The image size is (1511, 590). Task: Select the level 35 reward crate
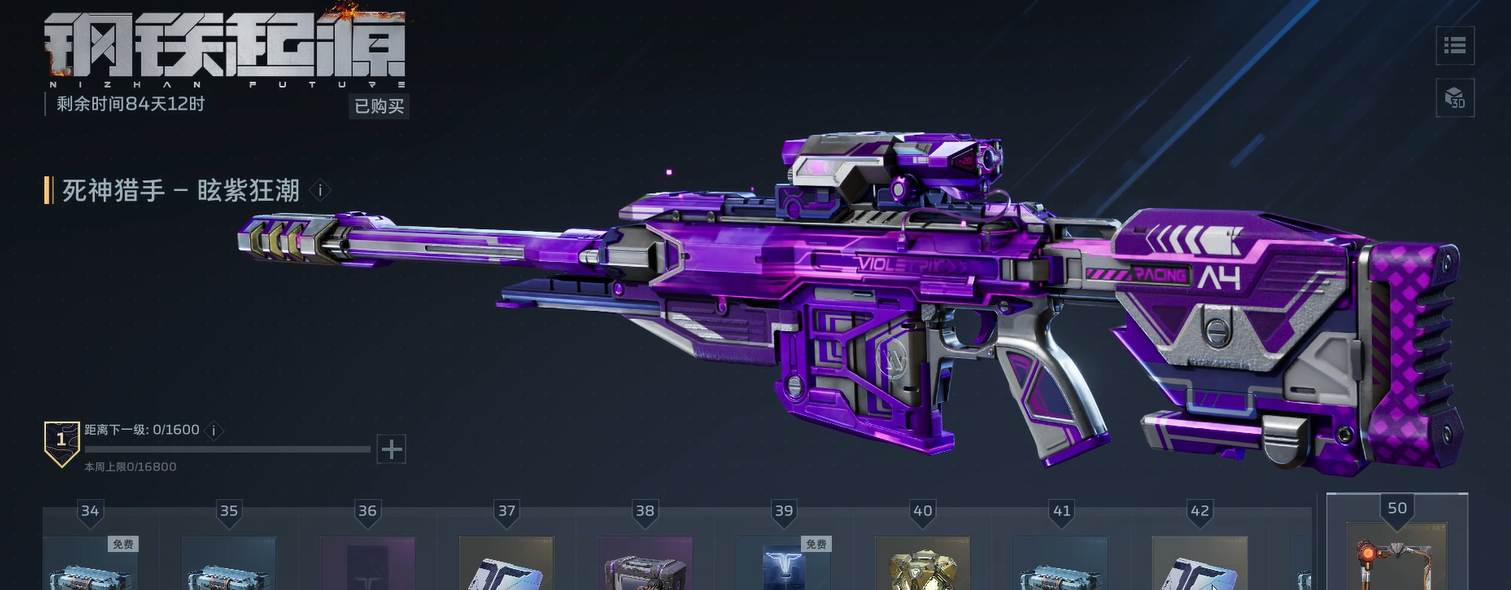[229, 564]
